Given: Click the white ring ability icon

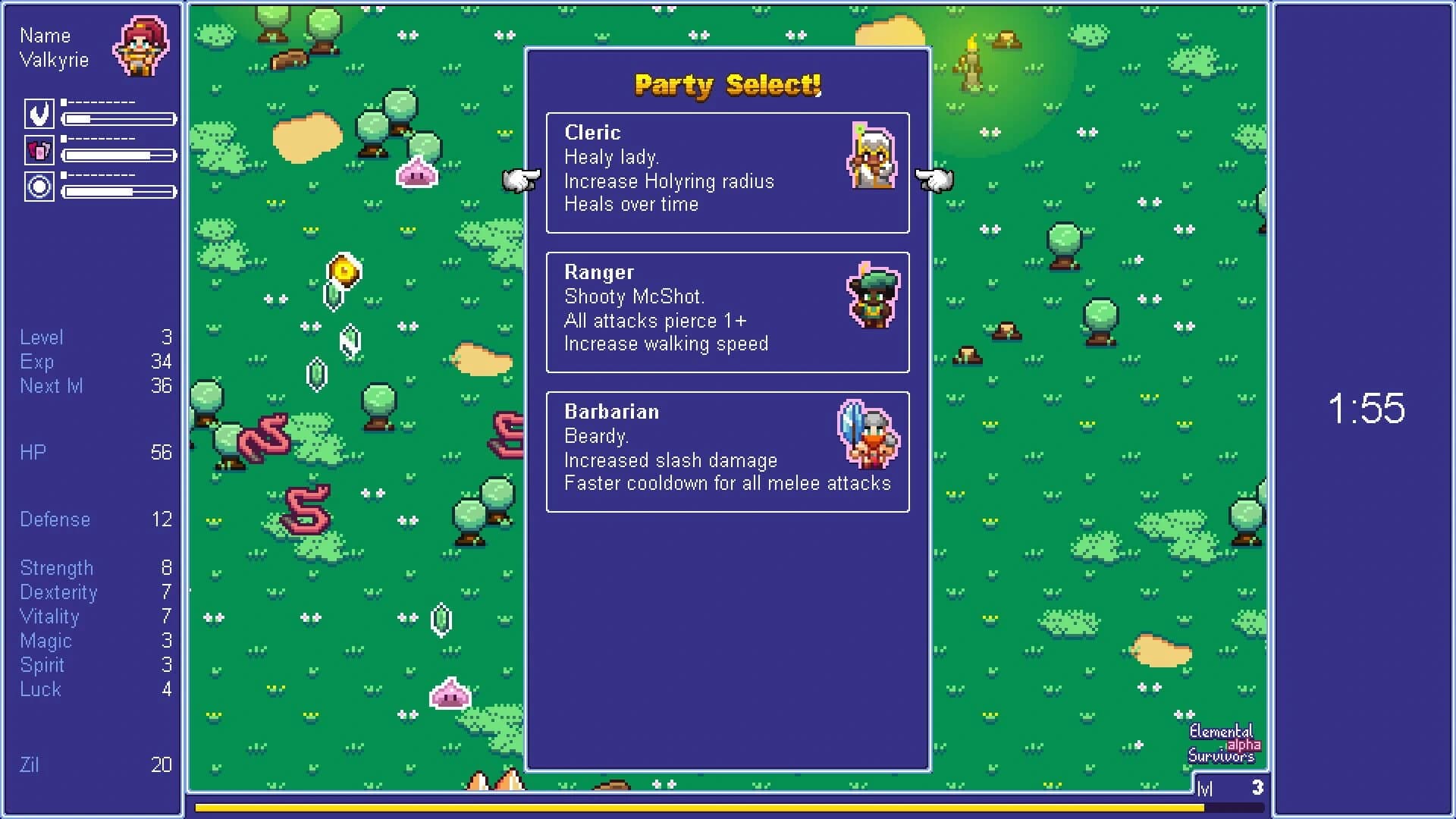Looking at the screenshot, I should [39, 187].
